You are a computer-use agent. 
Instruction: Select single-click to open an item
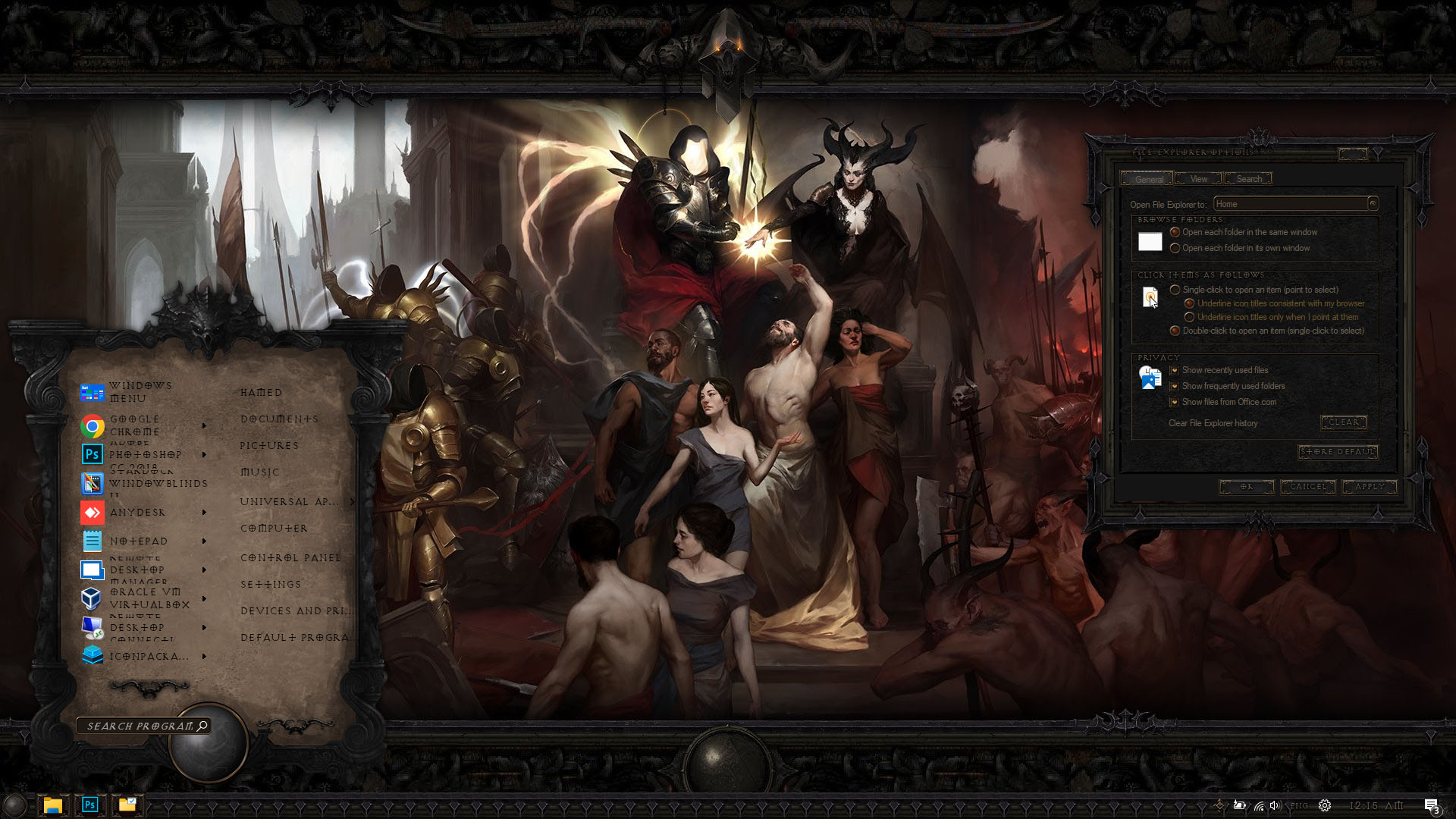(x=1175, y=290)
